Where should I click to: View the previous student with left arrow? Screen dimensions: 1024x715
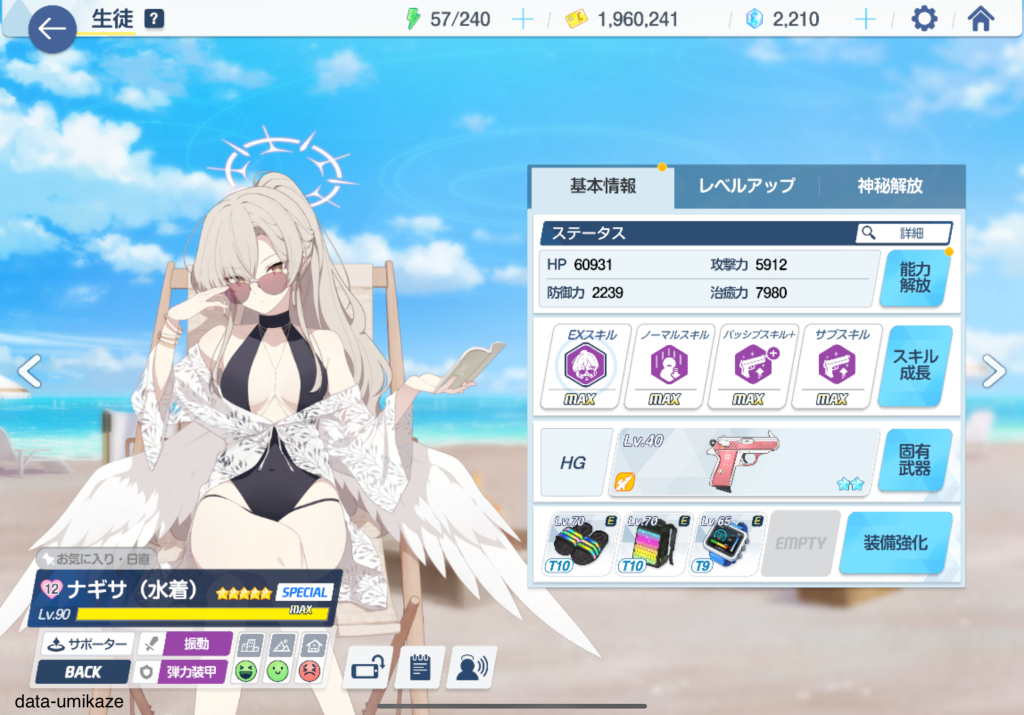click(30, 371)
